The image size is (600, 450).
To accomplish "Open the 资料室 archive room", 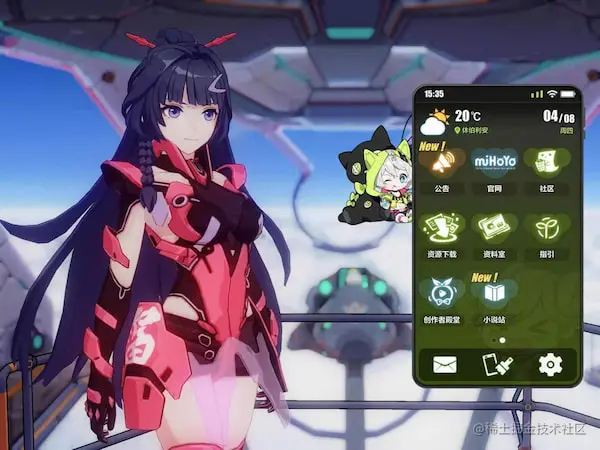I will tap(494, 227).
